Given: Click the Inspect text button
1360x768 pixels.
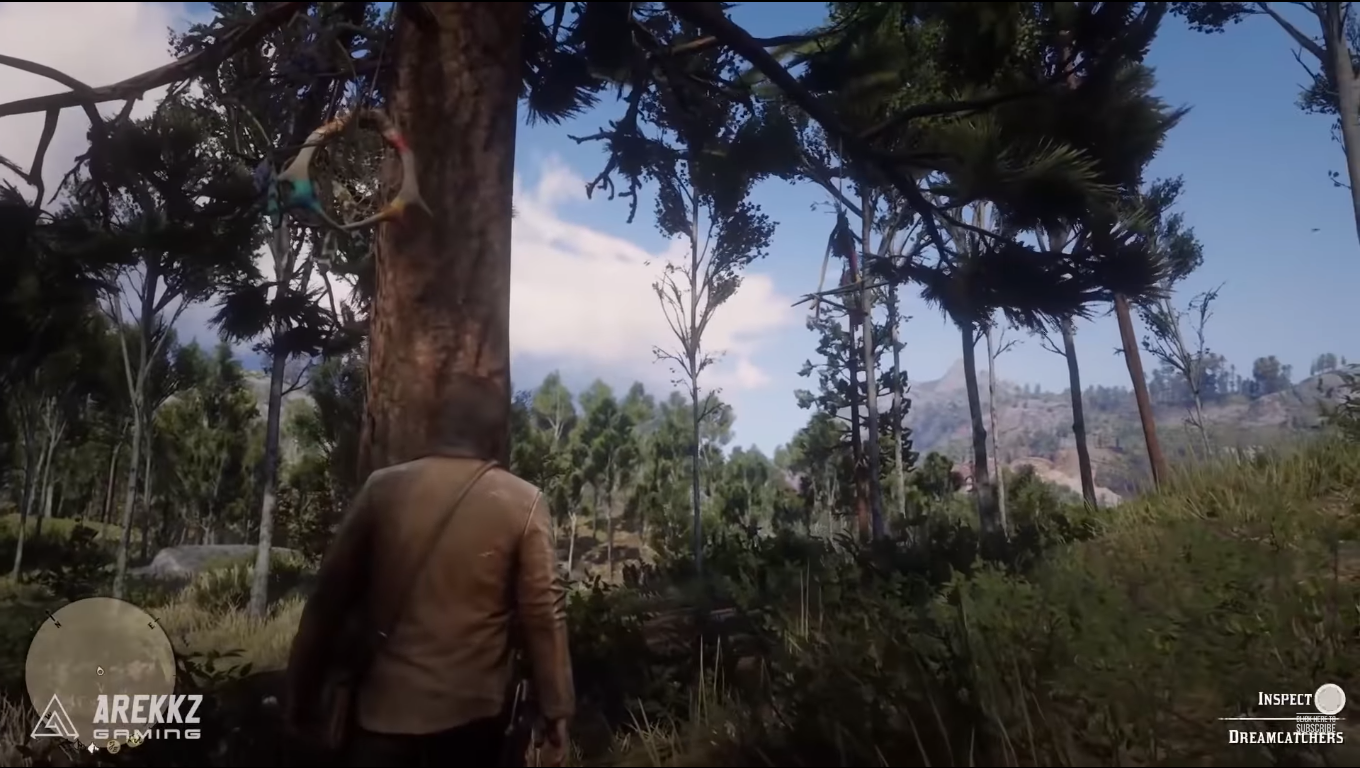Looking at the screenshot, I should (1285, 698).
